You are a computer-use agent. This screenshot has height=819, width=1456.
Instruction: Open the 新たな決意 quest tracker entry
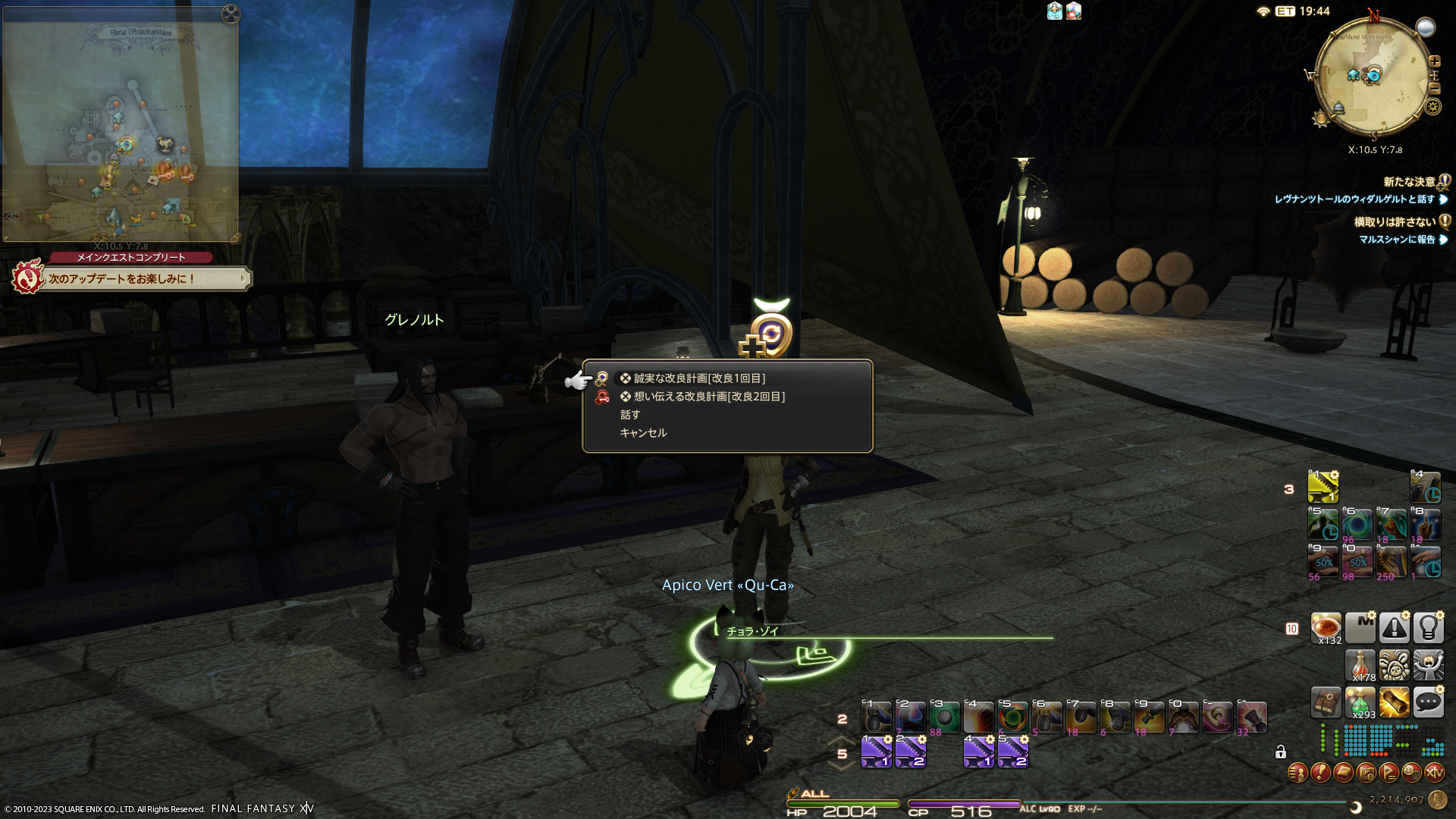click(x=1409, y=182)
